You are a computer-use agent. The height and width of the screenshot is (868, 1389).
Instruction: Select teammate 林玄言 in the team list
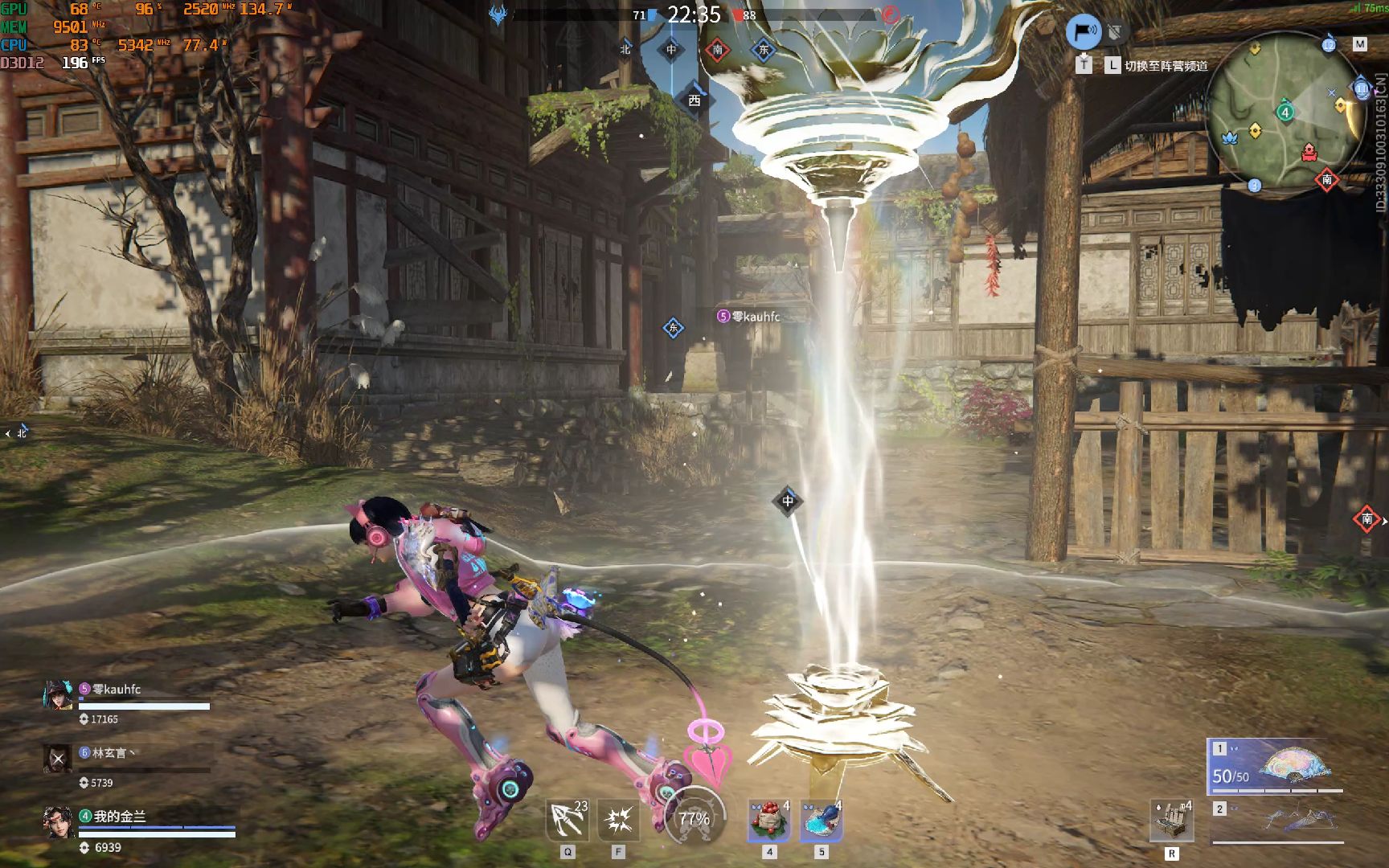tap(110, 754)
